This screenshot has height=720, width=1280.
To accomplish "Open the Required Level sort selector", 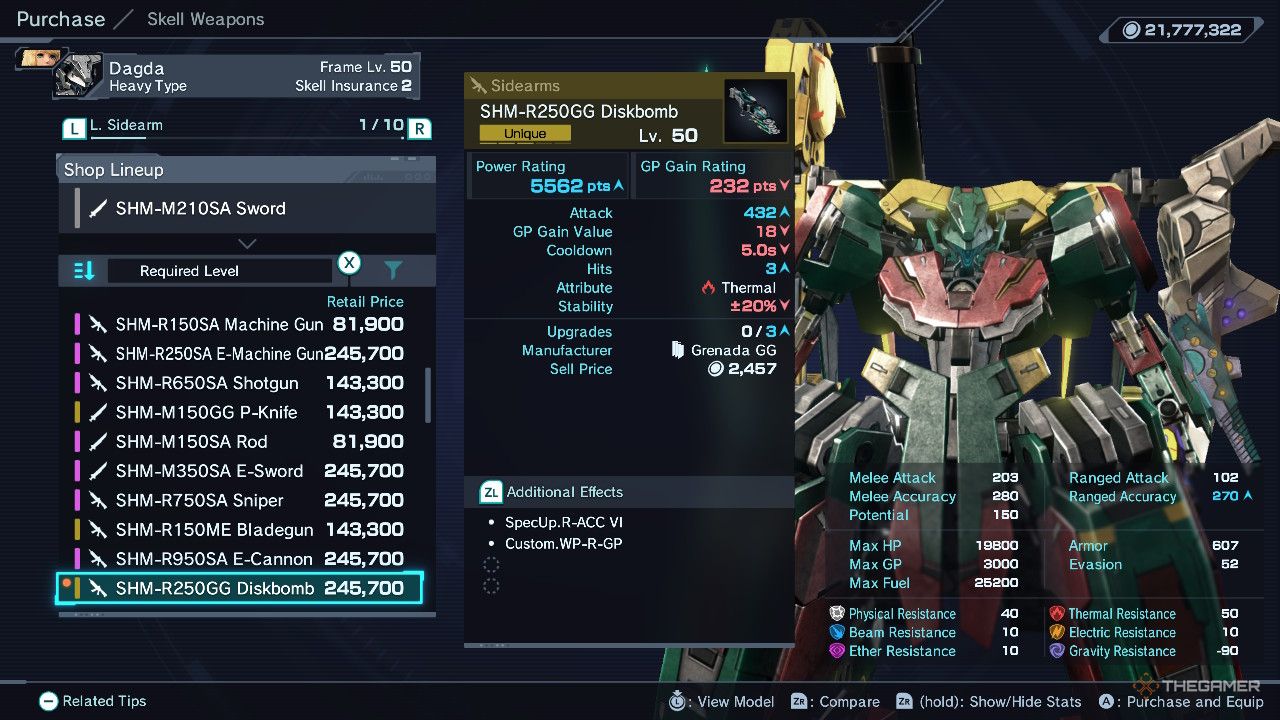I will [x=219, y=271].
